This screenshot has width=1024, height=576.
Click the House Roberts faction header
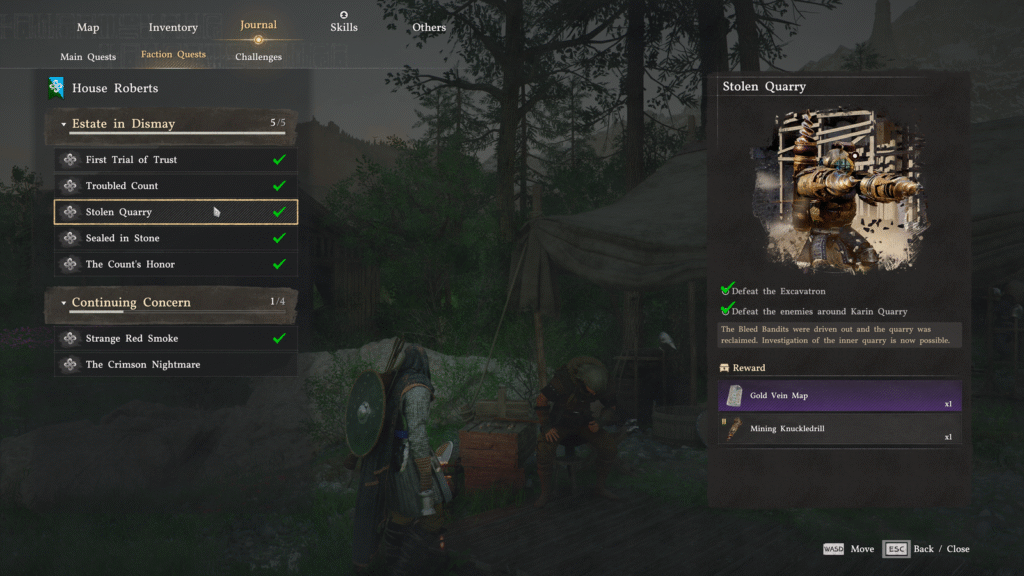(x=114, y=88)
